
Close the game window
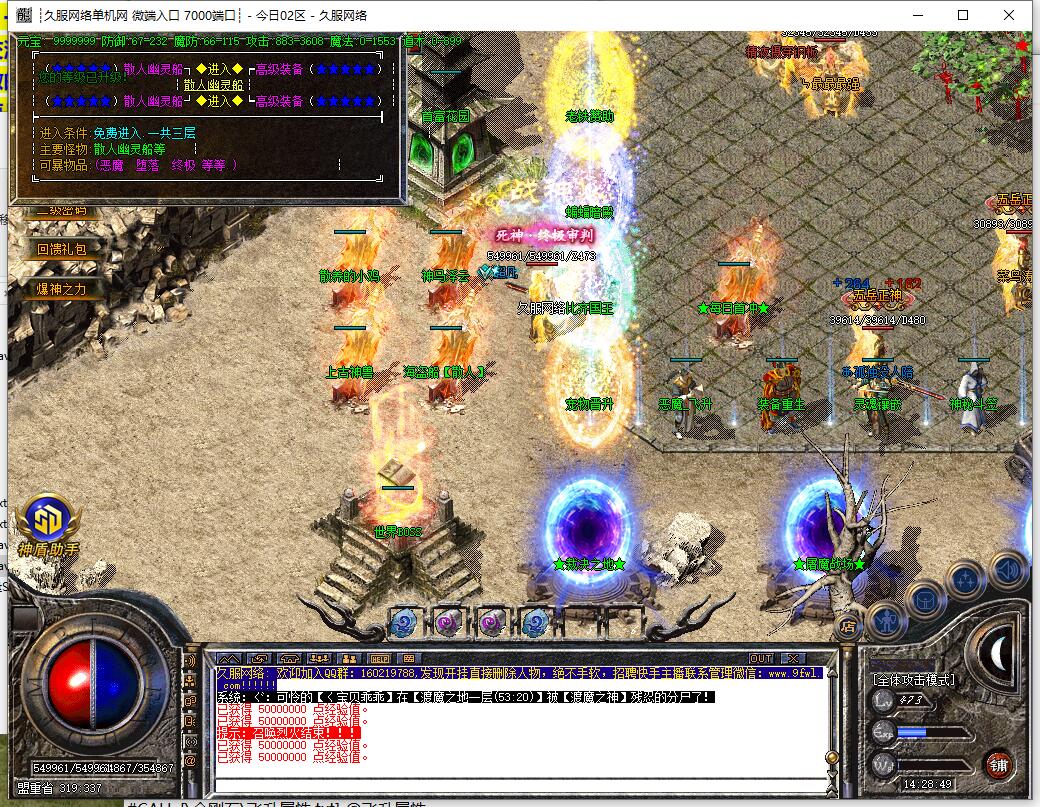pyautogui.click(x=1012, y=15)
